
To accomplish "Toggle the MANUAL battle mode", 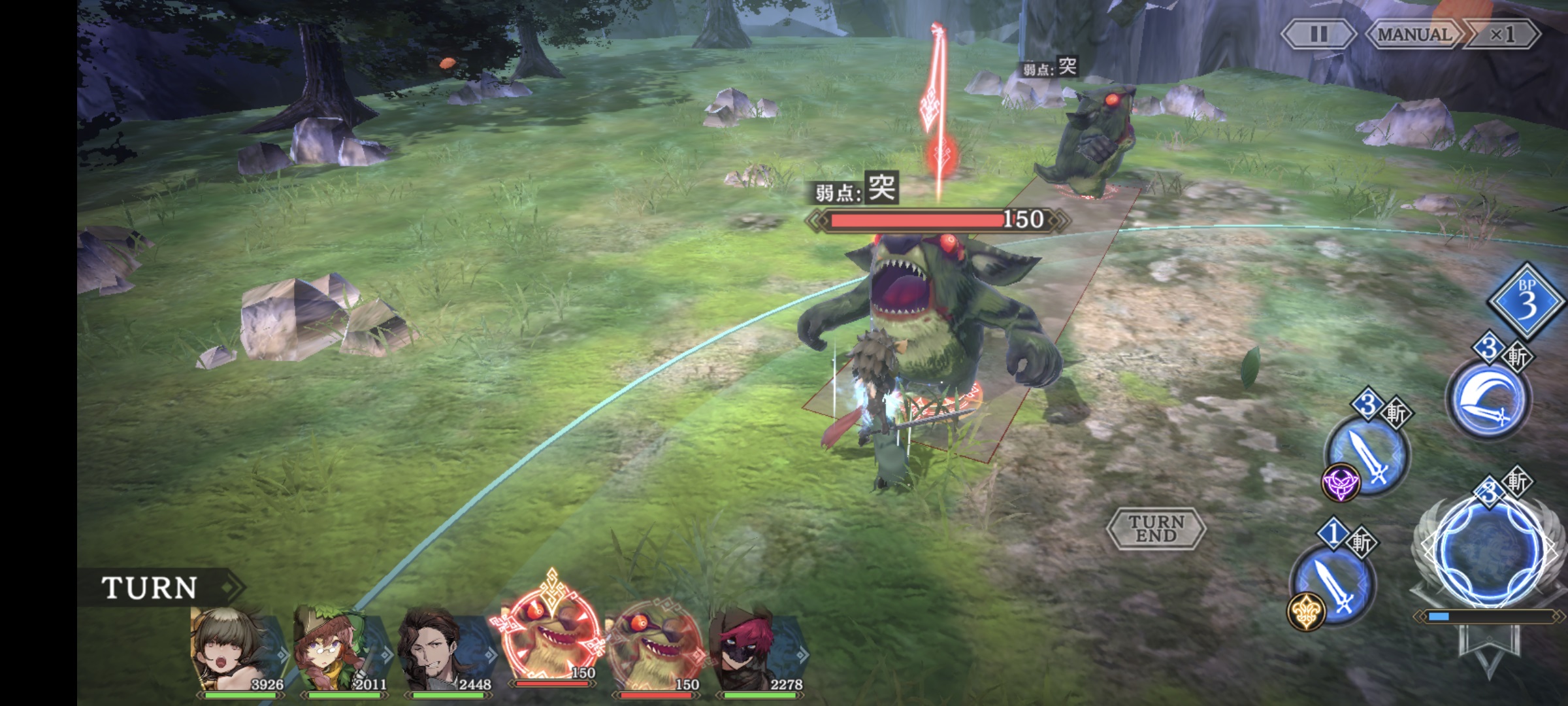I will pos(1414,34).
